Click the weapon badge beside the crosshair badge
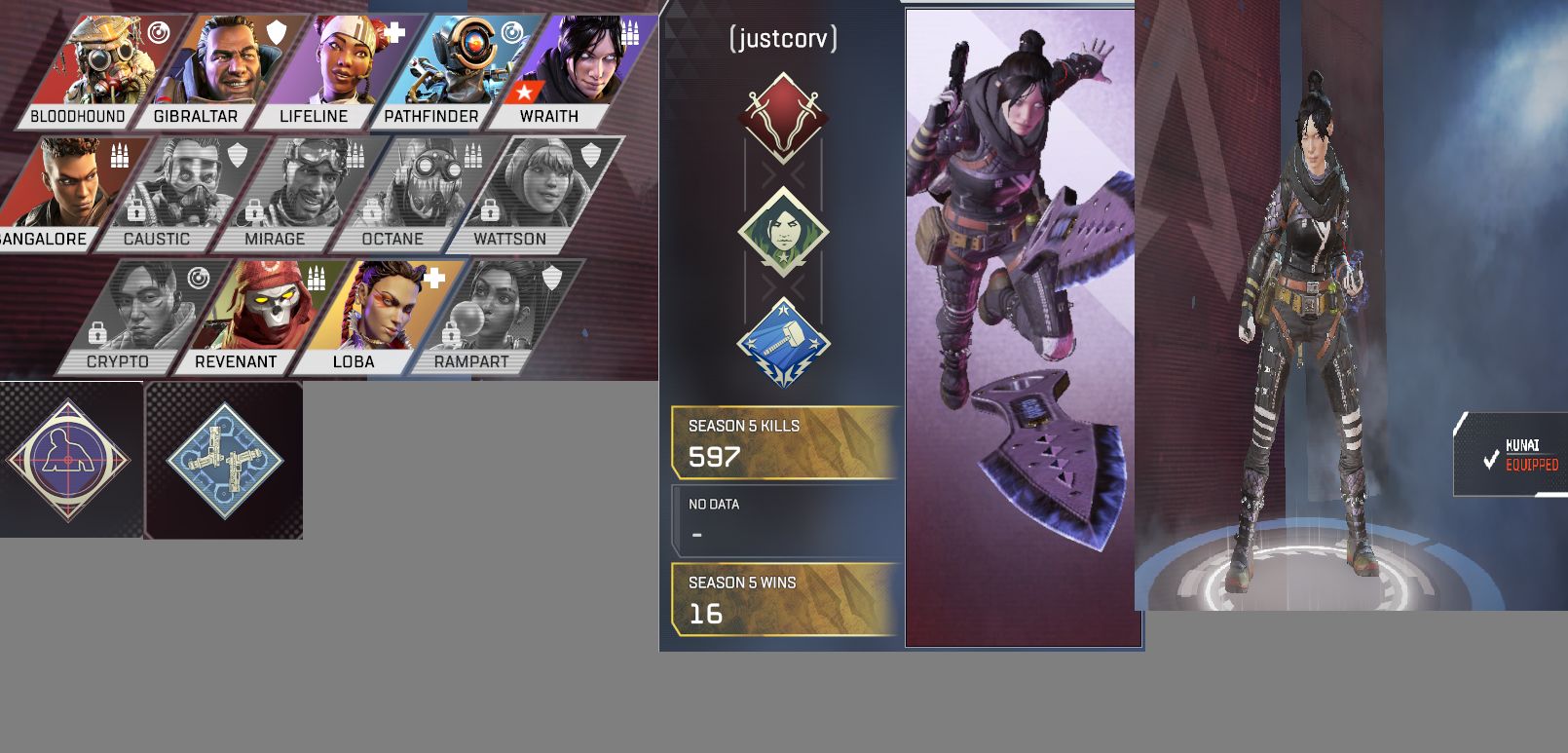Image resolution: width=1568 pixels, height=753 pixels. pyautogui.click(x=224, y=458)
